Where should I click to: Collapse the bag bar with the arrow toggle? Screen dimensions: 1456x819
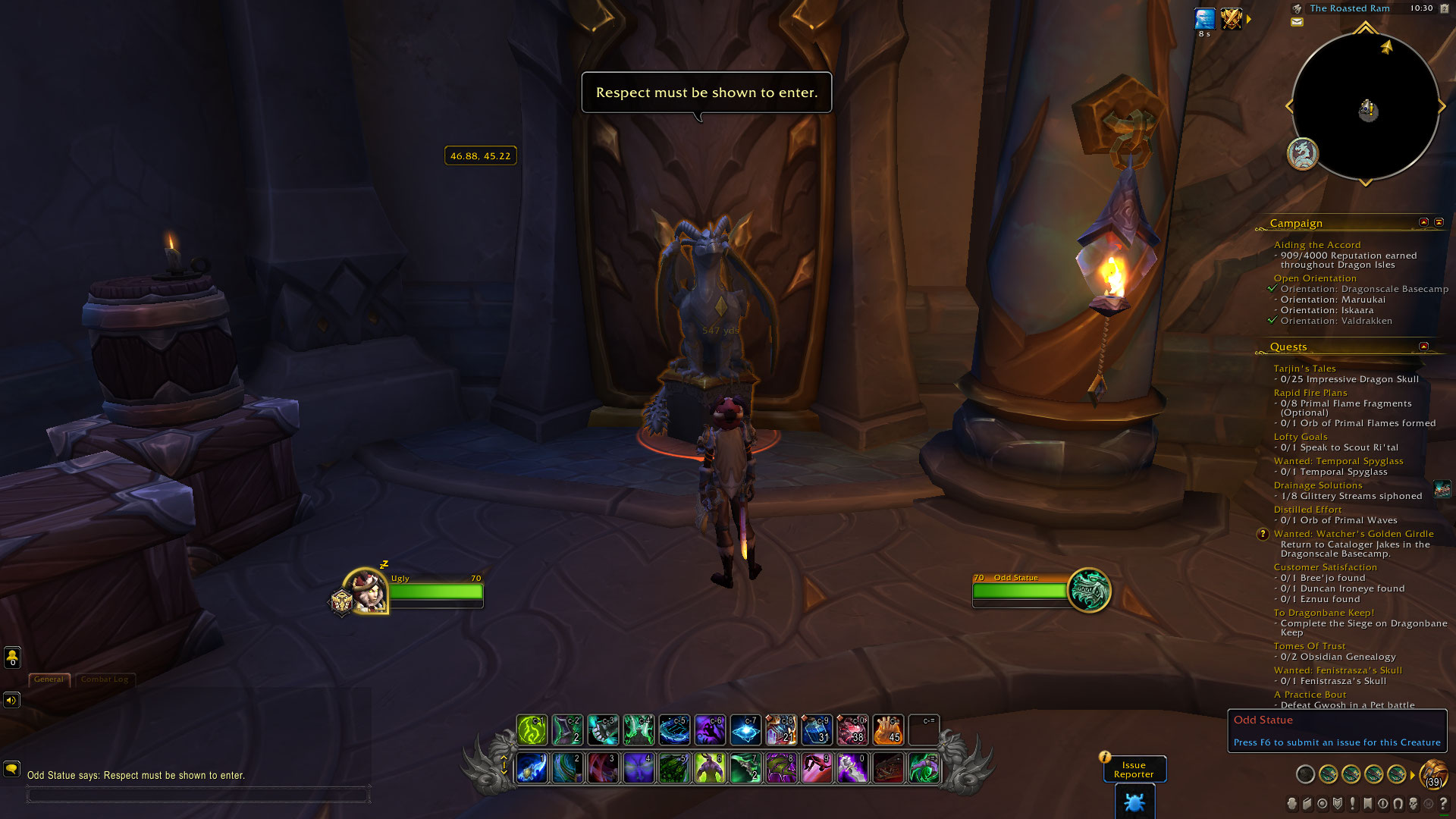tap(1412, 775)
